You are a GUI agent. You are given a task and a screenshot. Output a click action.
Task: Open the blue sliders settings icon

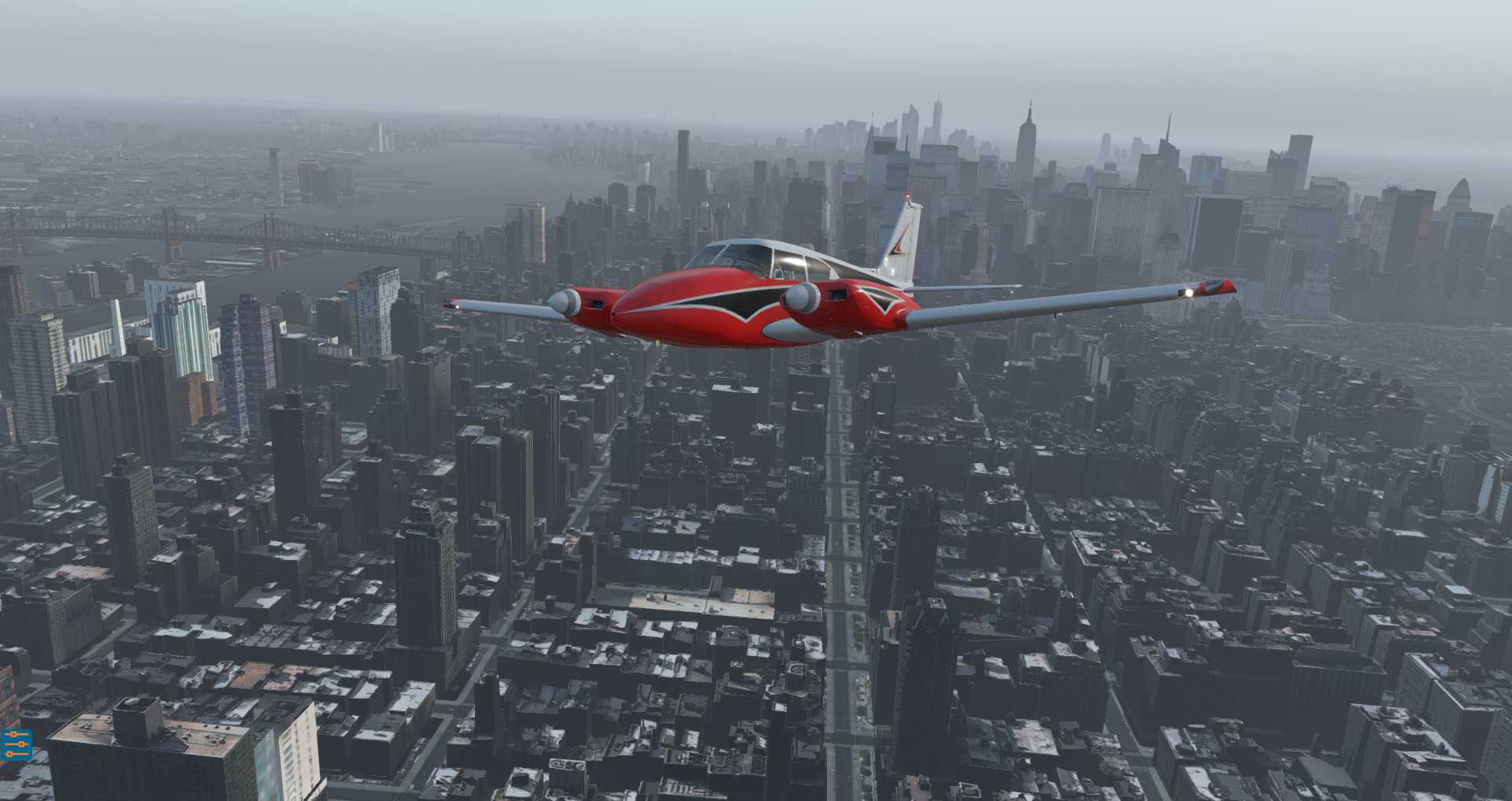click(16, 744)
